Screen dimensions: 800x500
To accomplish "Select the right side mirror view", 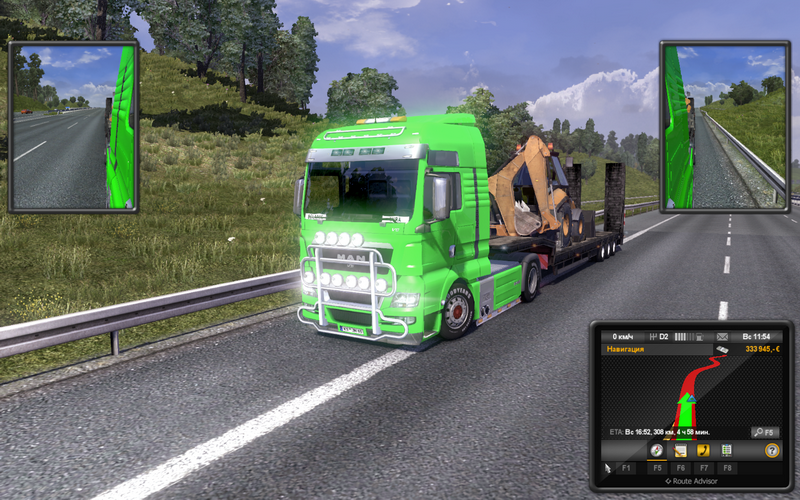I will coord(725,126).
